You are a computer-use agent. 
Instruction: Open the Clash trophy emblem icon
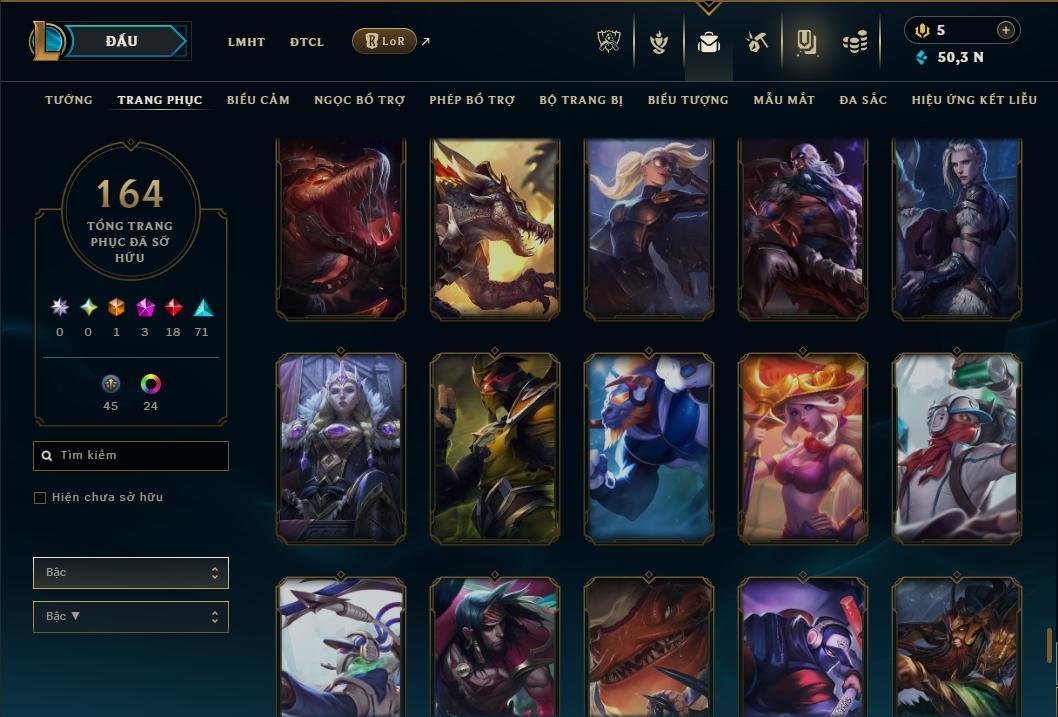[609, 42]
